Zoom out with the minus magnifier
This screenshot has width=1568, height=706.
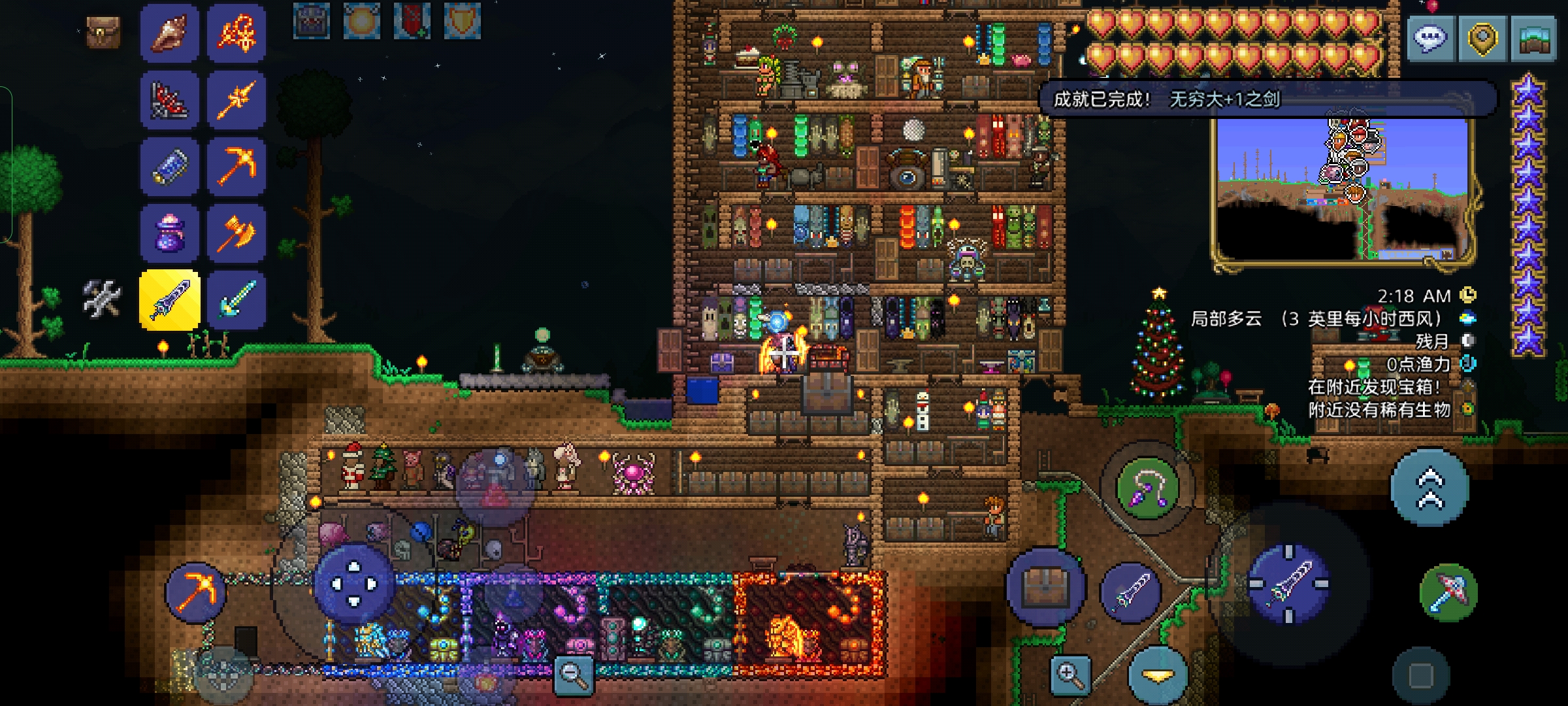(573, 674)
